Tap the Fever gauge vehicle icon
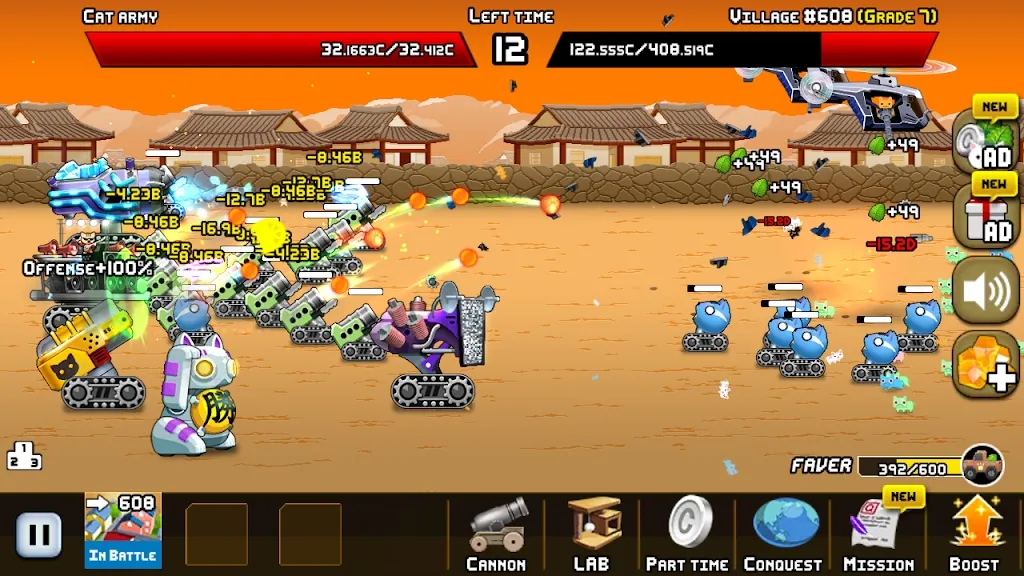Viewport: 1024px width, 576px height. click(x=982, y=465)
